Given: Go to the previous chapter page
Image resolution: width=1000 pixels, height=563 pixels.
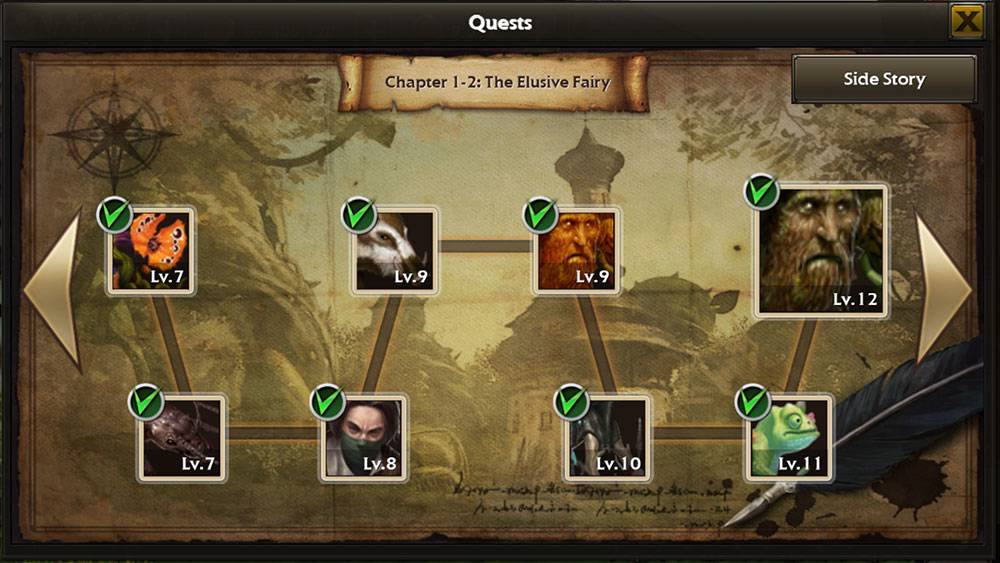Looking at the screenshot, I should click(x=52, y=288).
